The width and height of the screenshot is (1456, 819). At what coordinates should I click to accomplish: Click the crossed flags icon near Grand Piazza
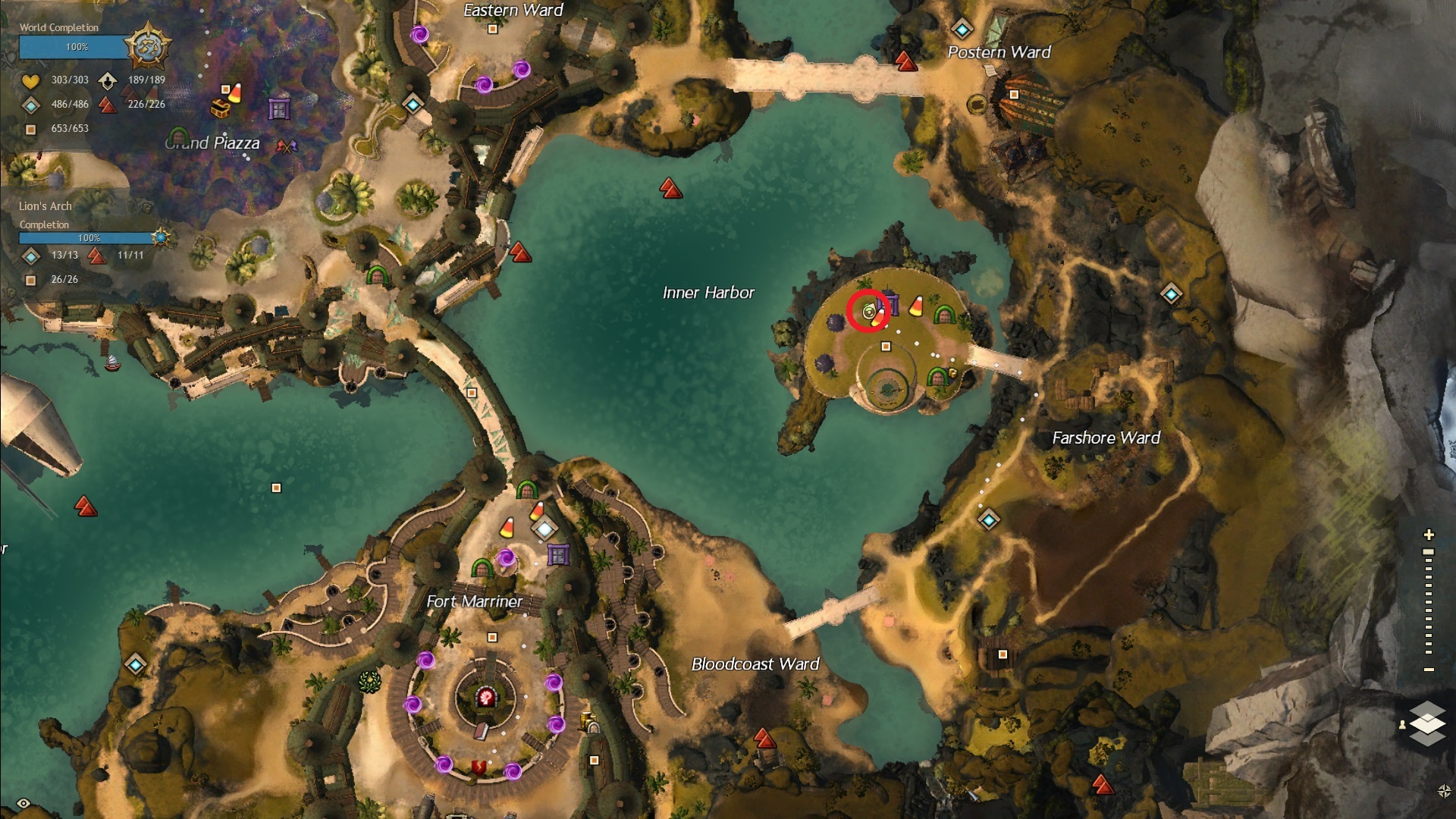(286, 146)
